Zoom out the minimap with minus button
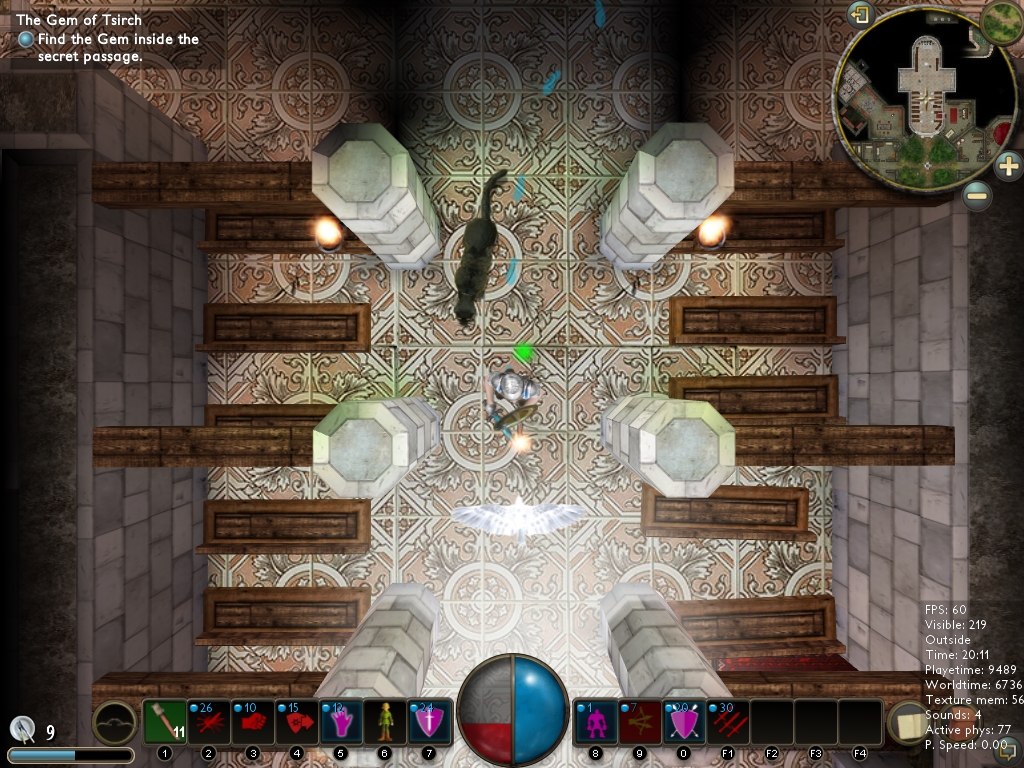The image size is (1024, 768). tap(977, 196)
